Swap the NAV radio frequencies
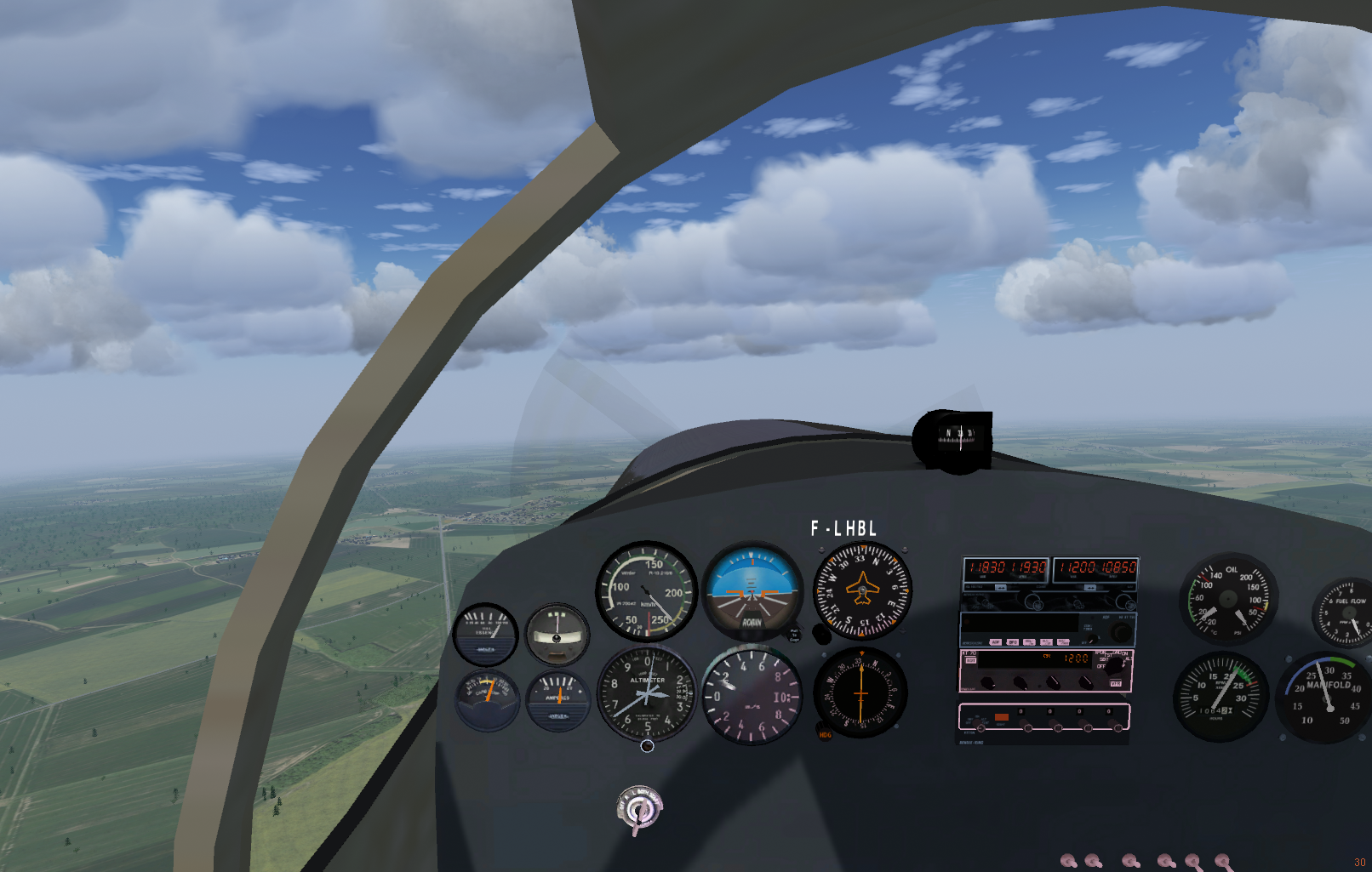This screenshot has width=1372, height=872. 1090,588
